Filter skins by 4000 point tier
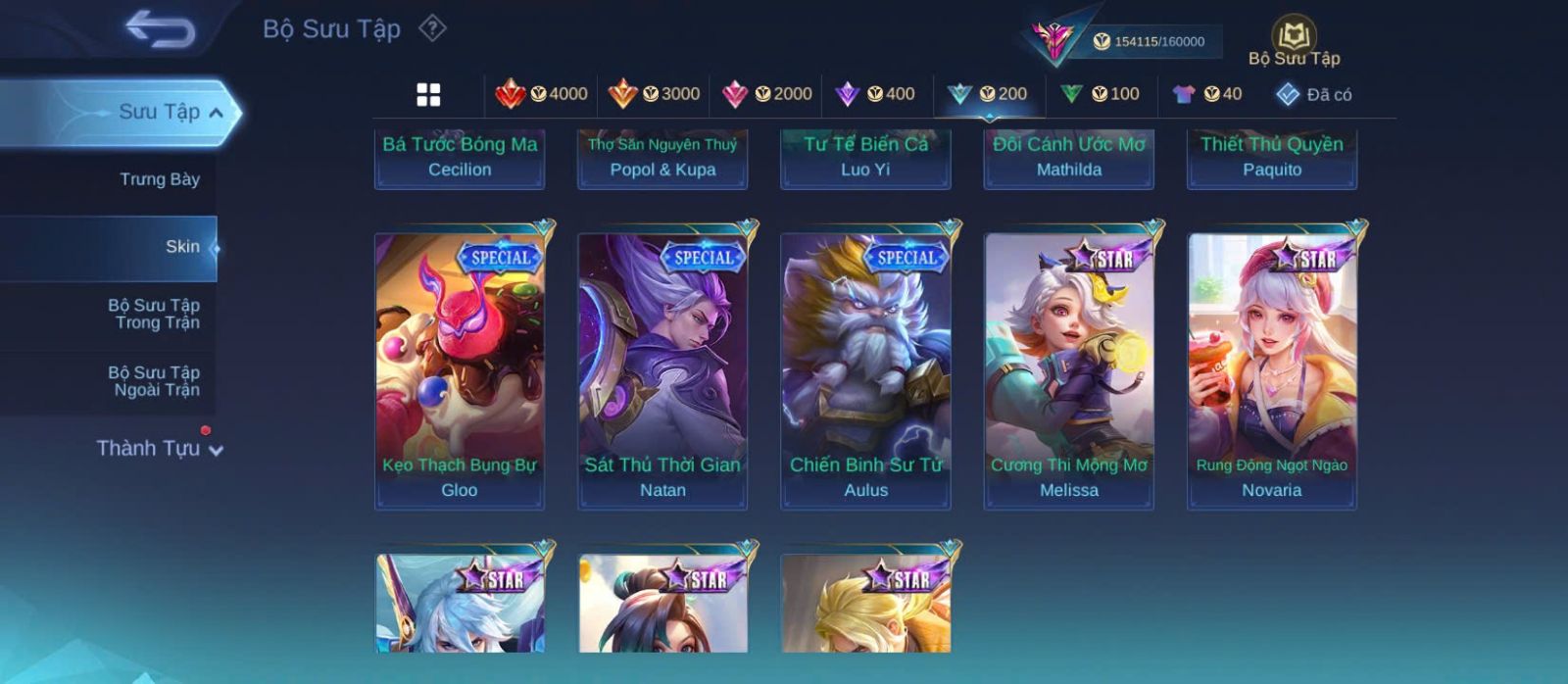The width and height of the screenshot is (1568, 684). [541, 94]
